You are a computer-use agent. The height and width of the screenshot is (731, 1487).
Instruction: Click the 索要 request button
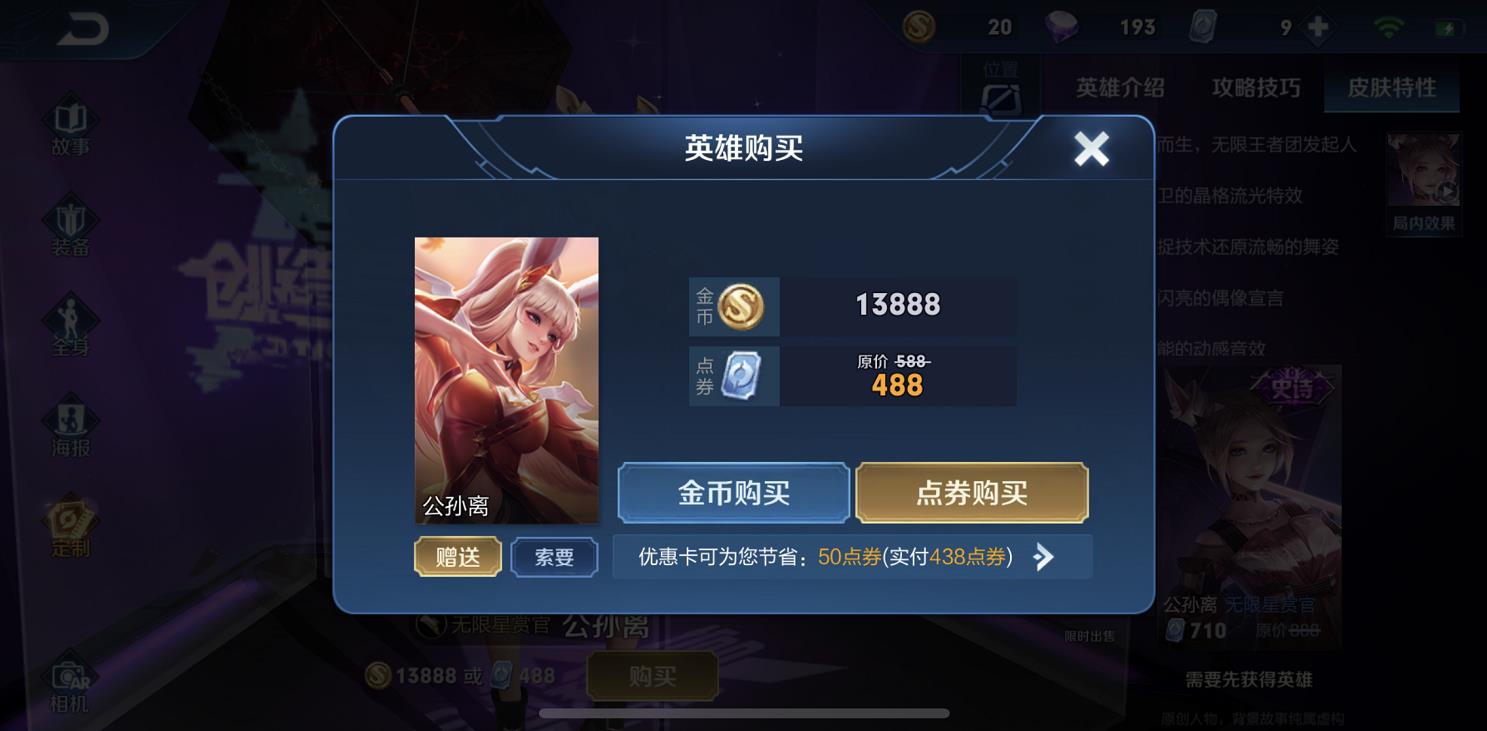click(554, 557)
